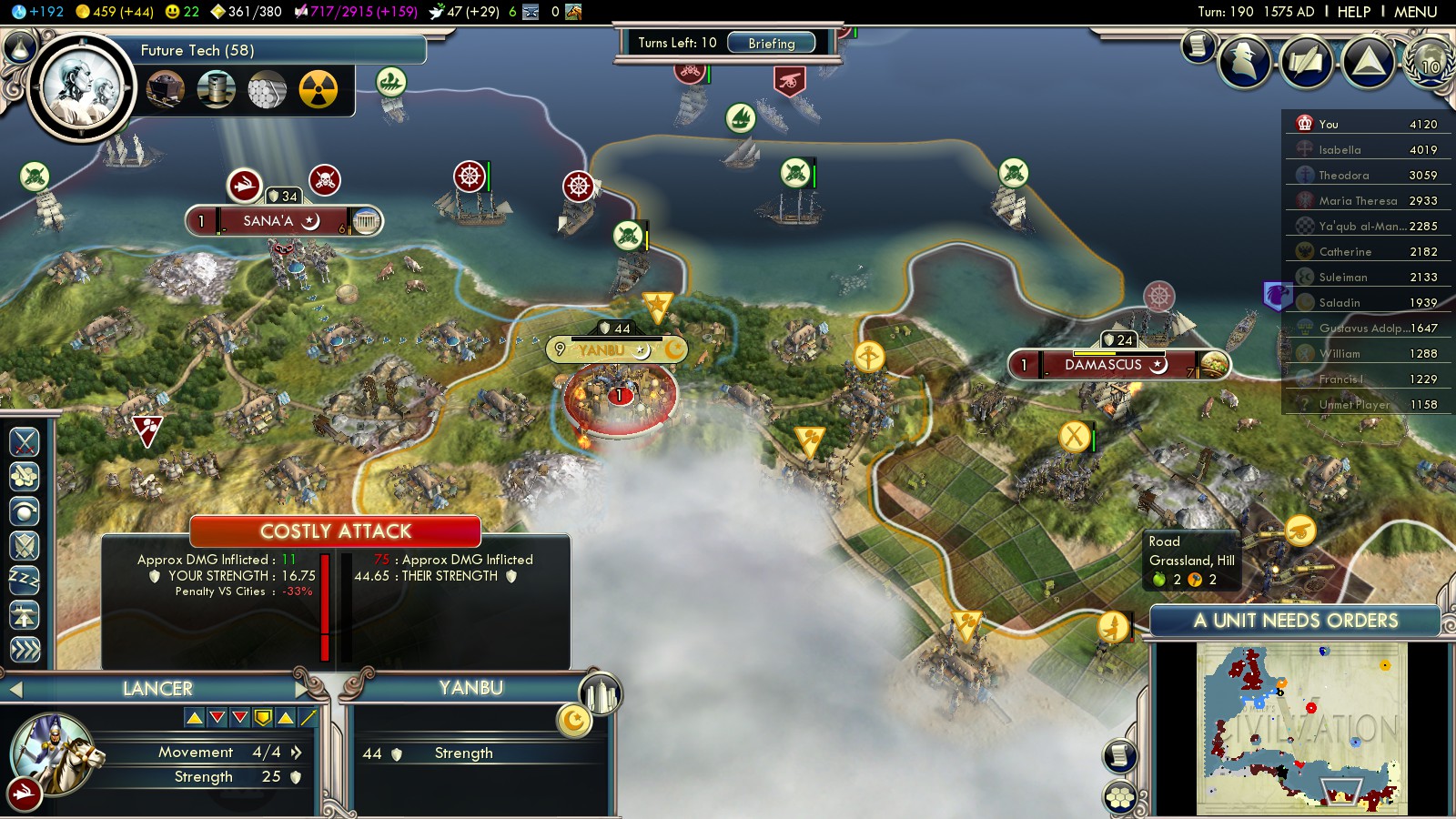
Task: Open the pyramid icon screen
Action: [1368, 62]
